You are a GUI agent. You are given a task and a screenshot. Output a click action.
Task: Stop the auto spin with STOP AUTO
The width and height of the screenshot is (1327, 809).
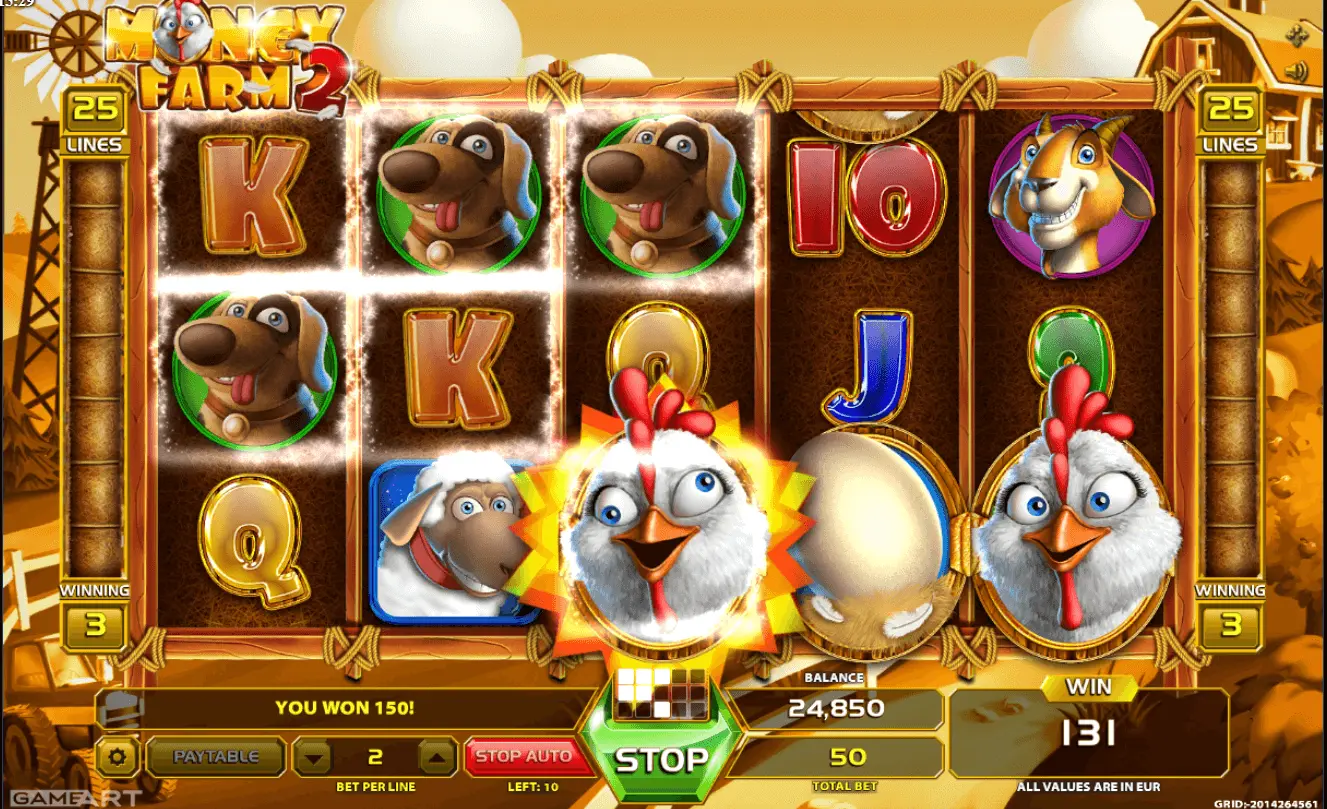523,757
